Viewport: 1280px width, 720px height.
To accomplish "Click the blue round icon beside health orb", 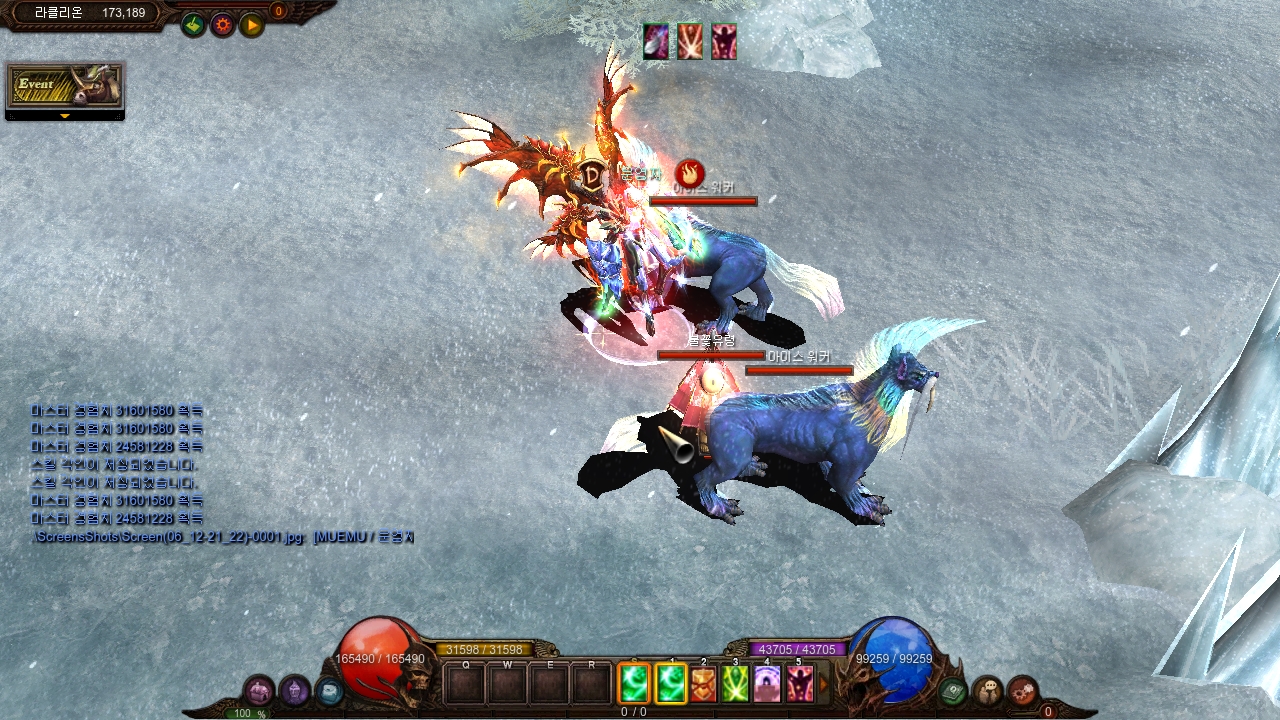I will (328, 690).
